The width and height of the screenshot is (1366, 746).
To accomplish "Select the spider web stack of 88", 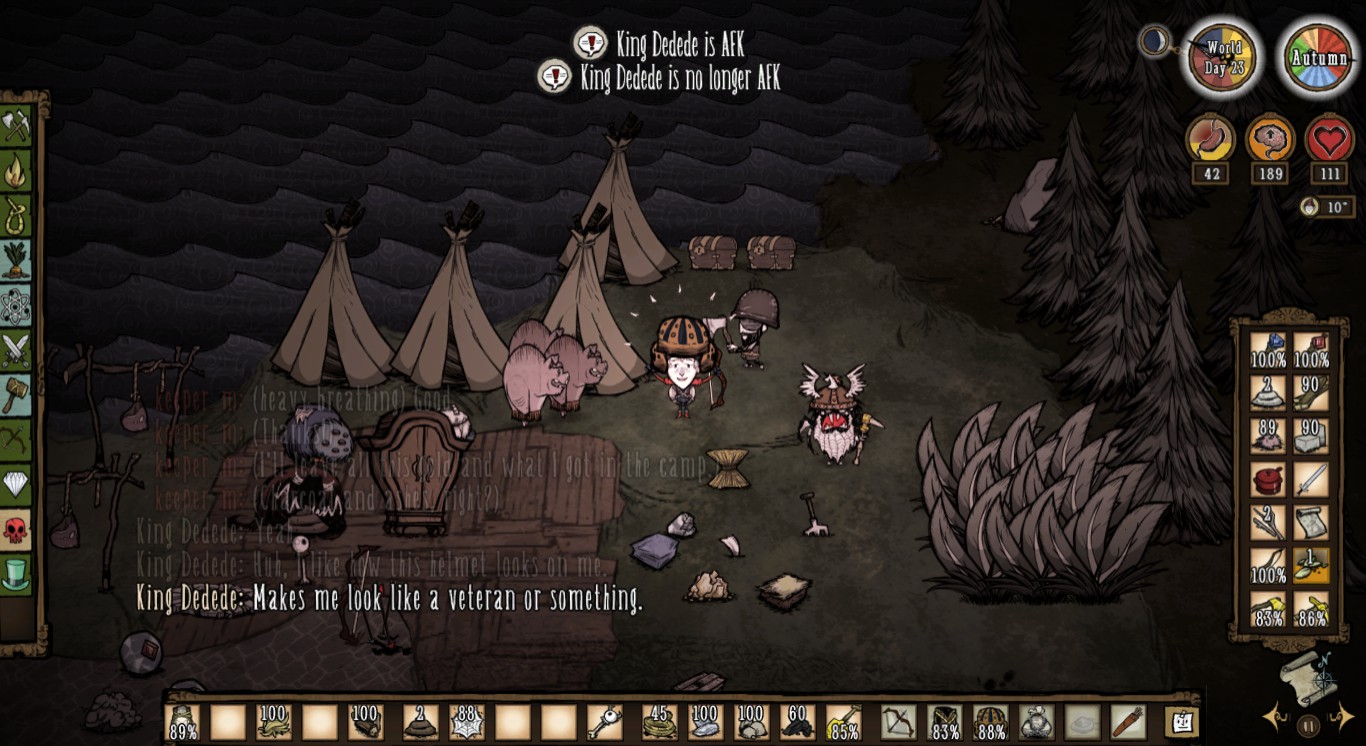I will [x=464, y=722].
